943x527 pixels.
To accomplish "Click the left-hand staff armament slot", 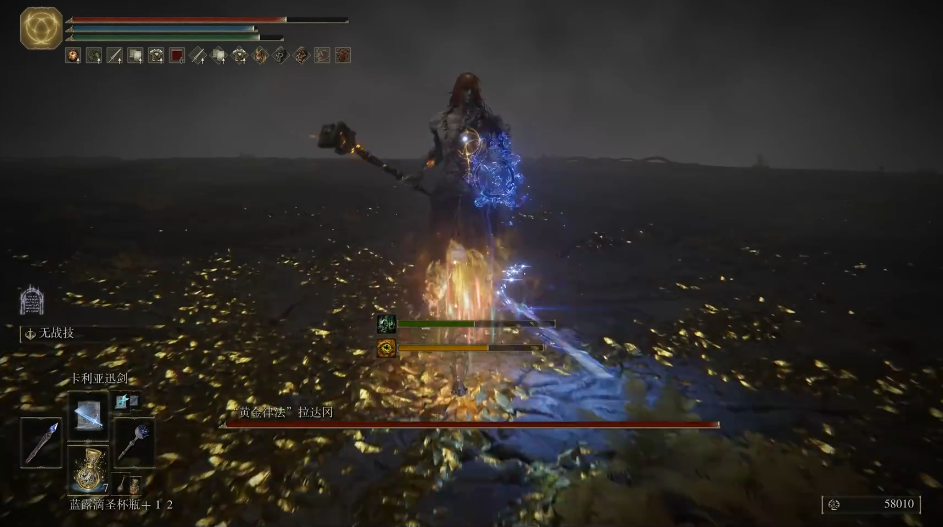I will (42, 442).
